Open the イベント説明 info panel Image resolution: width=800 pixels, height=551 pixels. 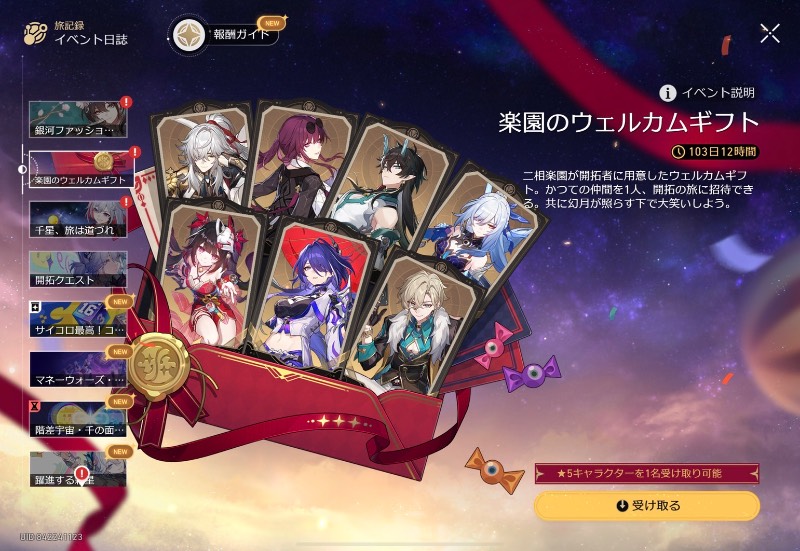706,93
